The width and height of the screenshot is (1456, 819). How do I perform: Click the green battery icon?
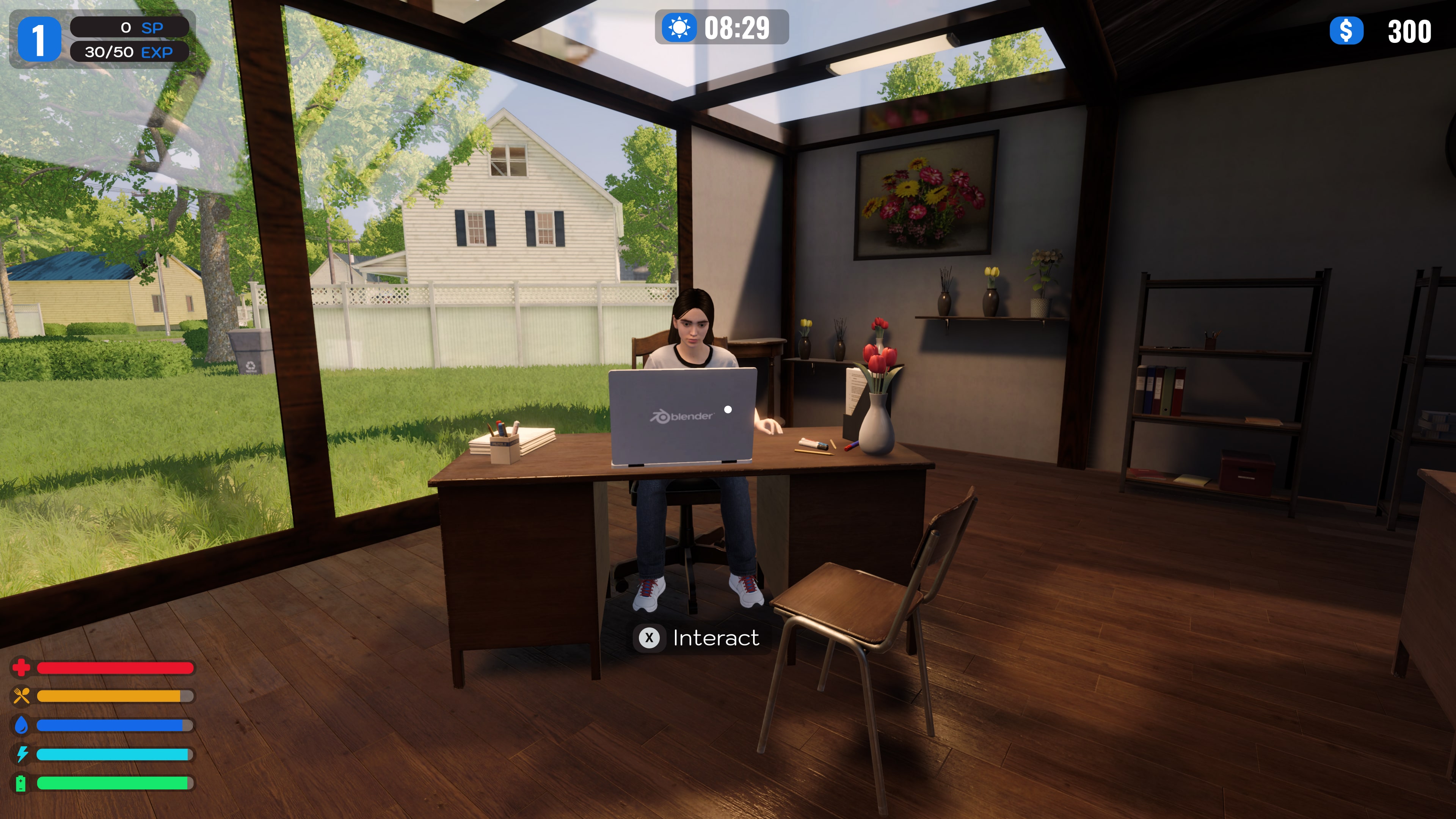click(x=22, y=783)
